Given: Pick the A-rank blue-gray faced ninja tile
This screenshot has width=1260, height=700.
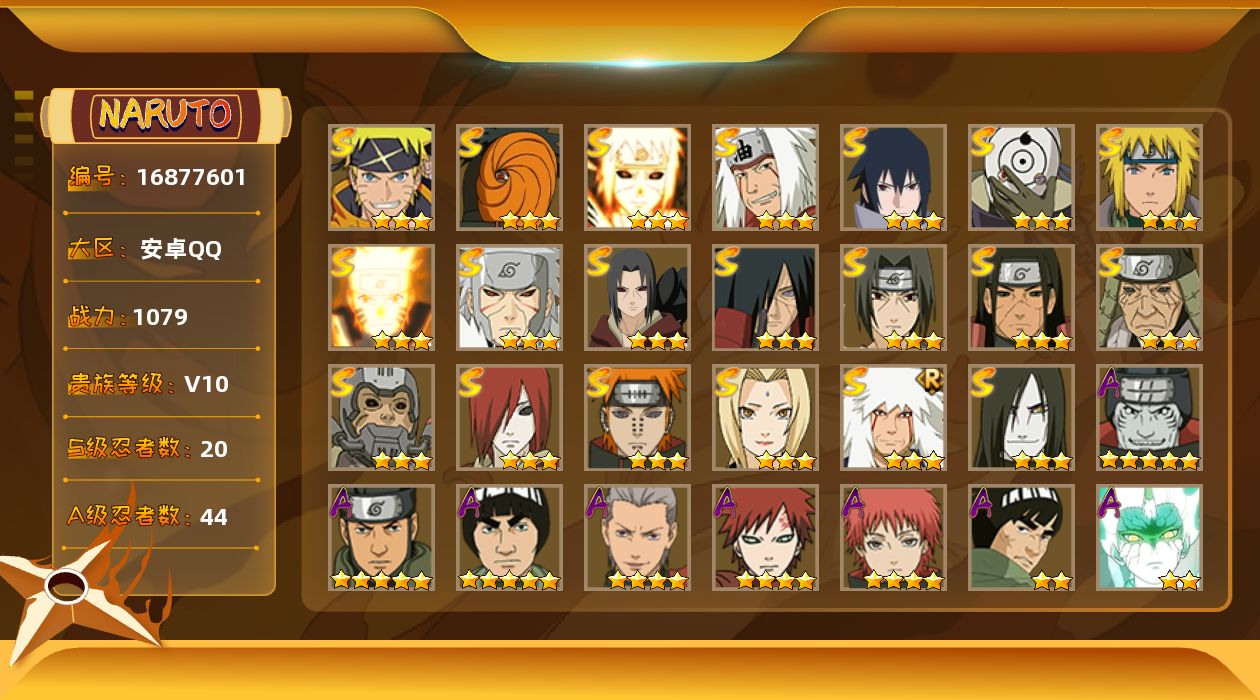Looking at the screenshot, I should [x=1149, y=417].
